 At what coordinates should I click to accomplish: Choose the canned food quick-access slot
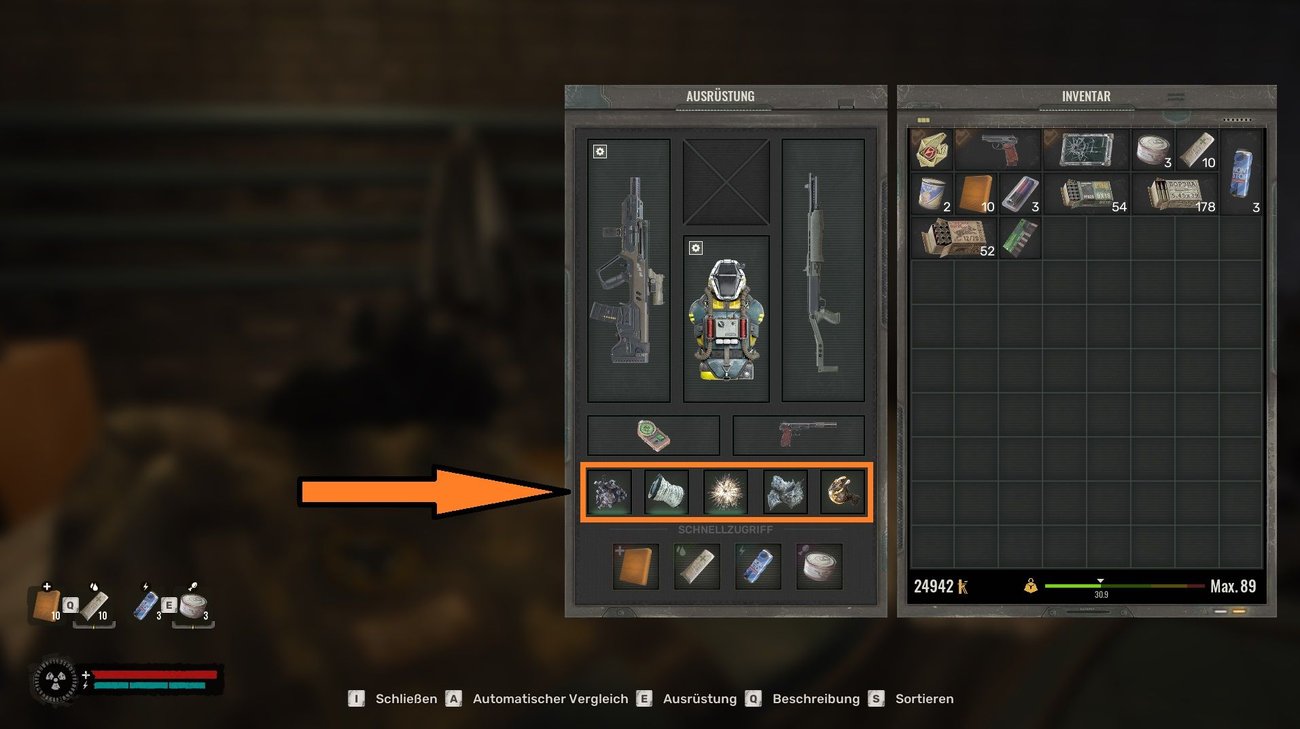click(x=819, y=566)
